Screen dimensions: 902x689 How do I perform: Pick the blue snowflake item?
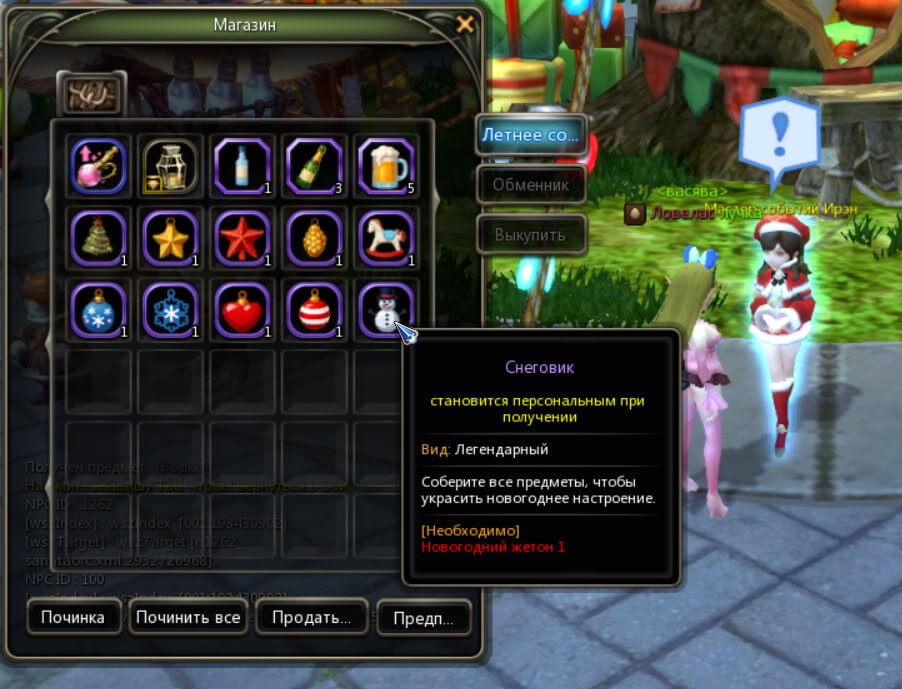pyautogui.click(x=170, y=309)
